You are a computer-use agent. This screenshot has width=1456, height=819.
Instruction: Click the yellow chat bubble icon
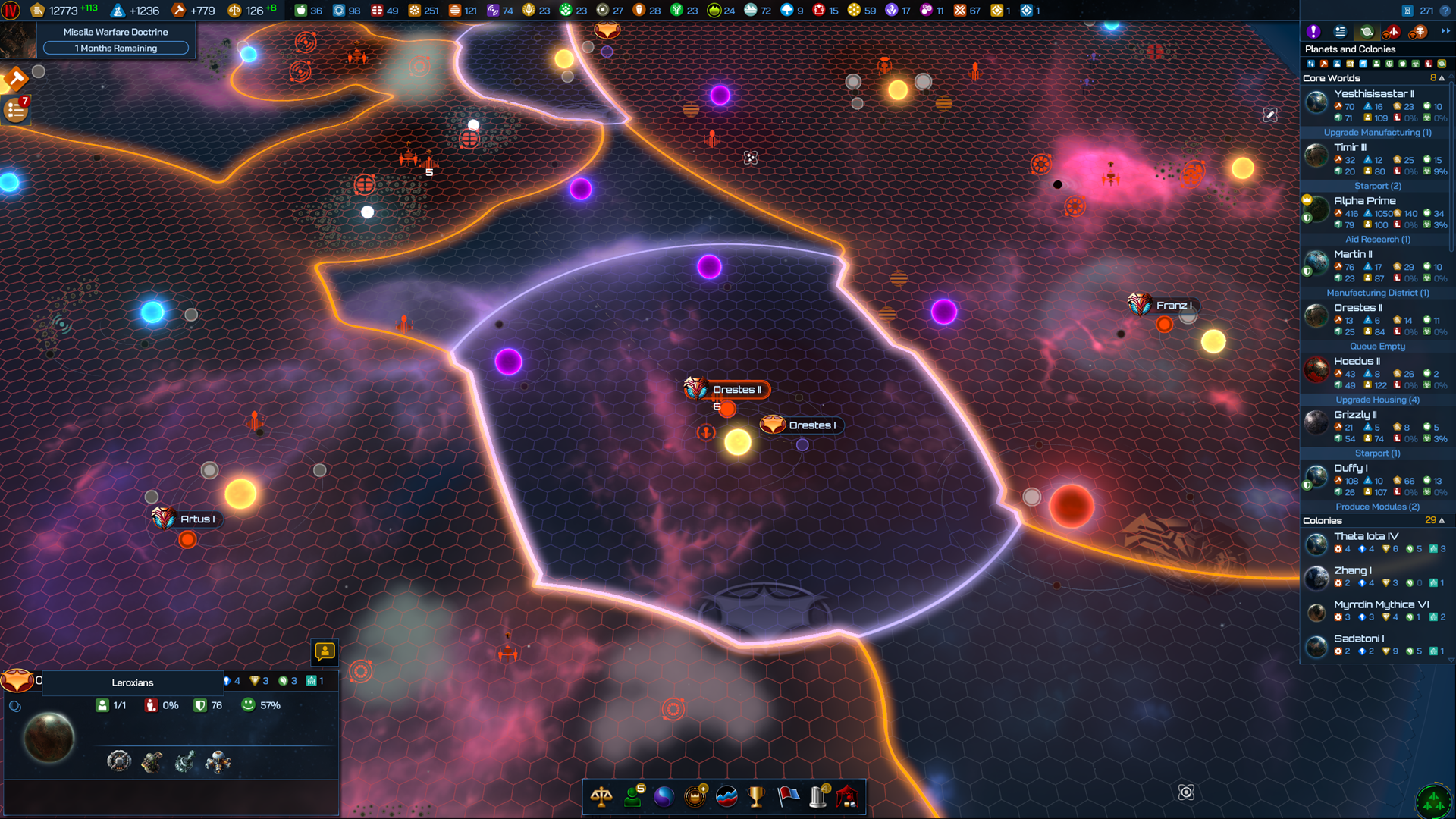click(325, 651)
